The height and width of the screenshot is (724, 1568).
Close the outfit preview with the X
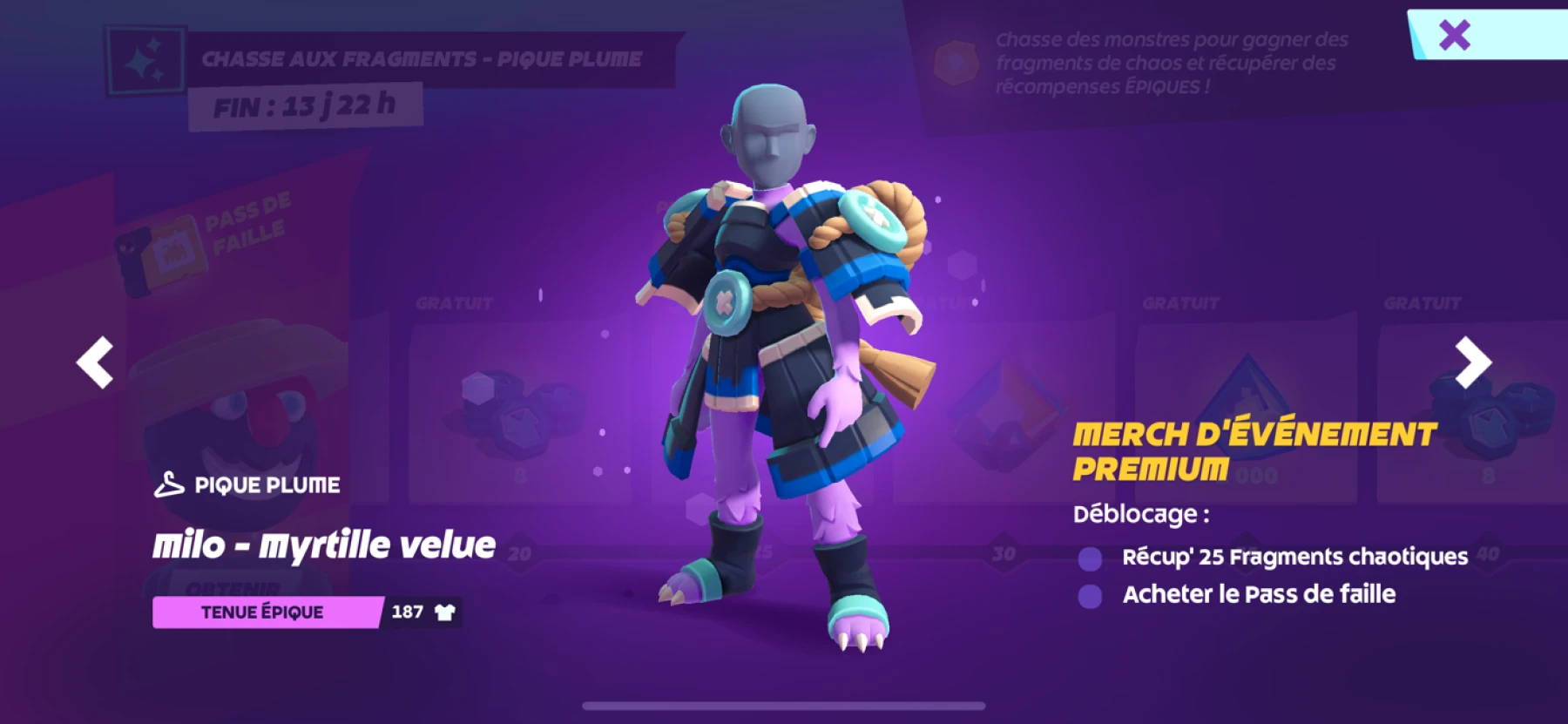click(1454, 36)
